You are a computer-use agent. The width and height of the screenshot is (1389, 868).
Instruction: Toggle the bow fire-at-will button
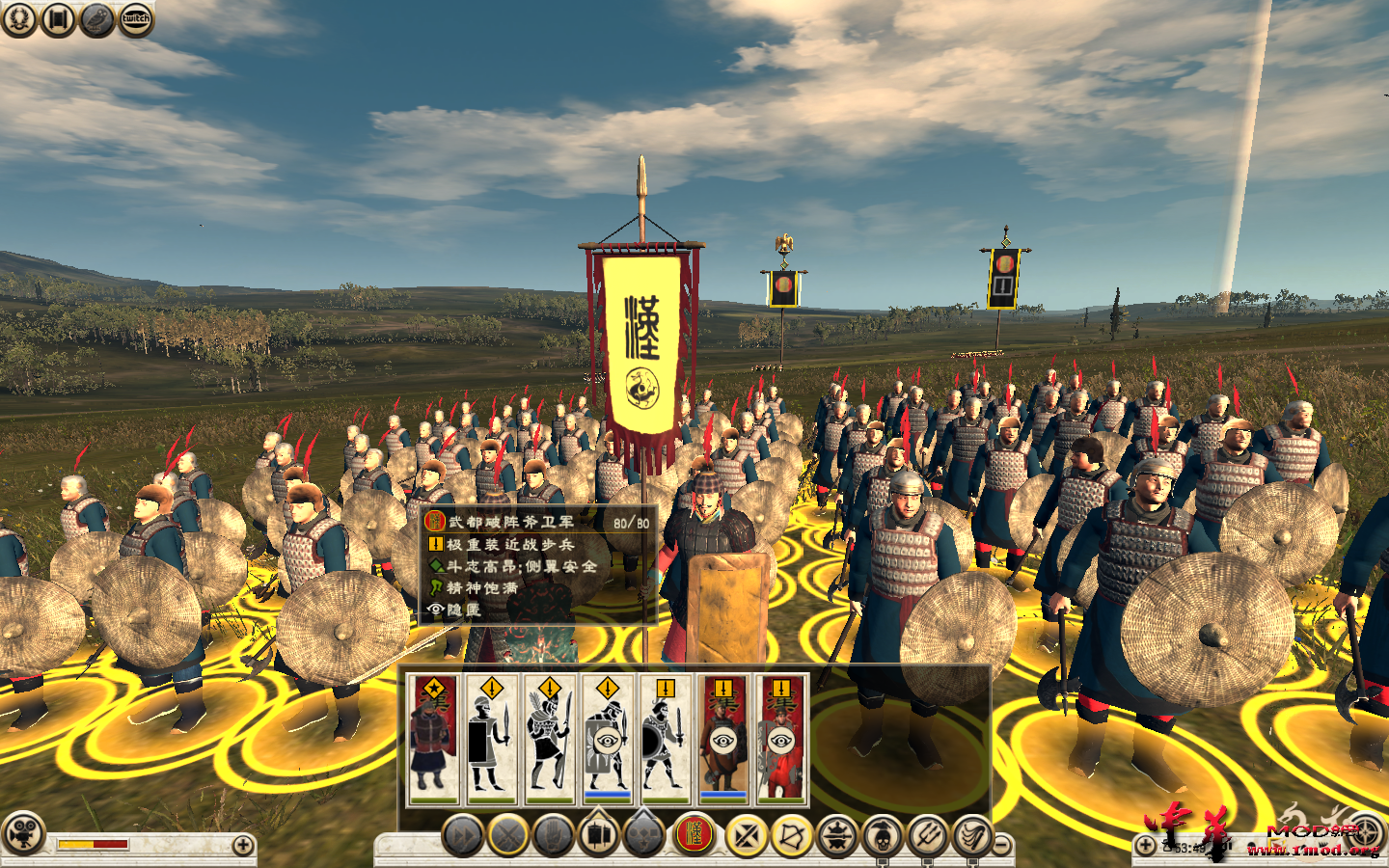(x=792, y=835)
